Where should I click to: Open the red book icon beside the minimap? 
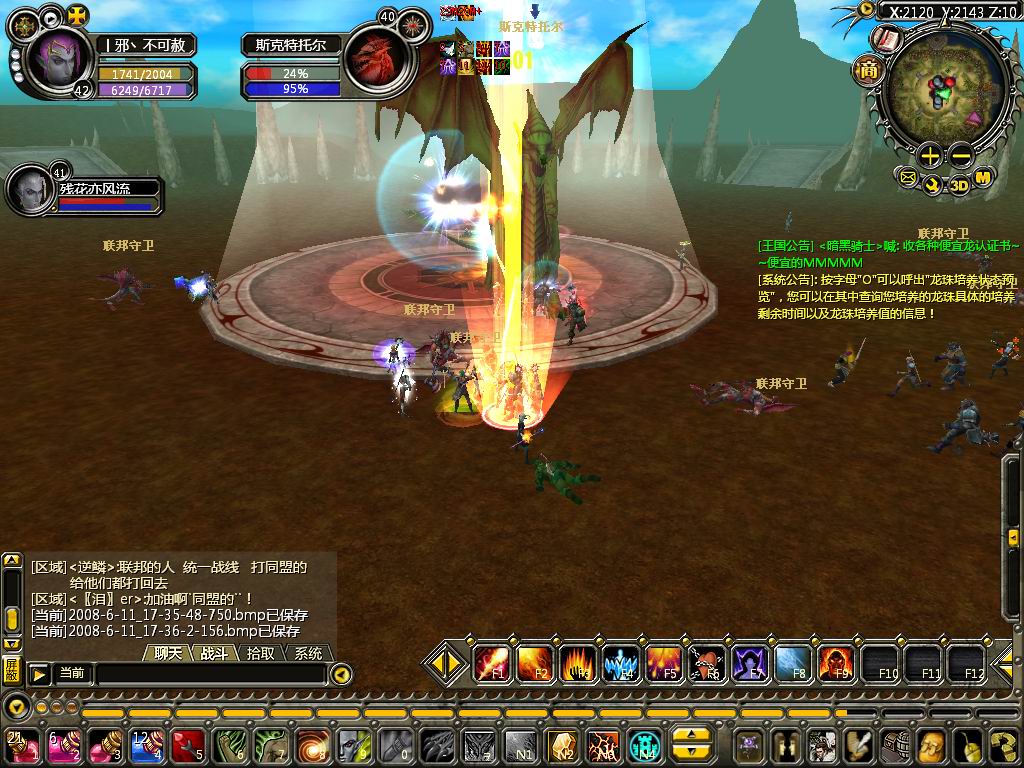pyautogui.click(x=886, y=40)
